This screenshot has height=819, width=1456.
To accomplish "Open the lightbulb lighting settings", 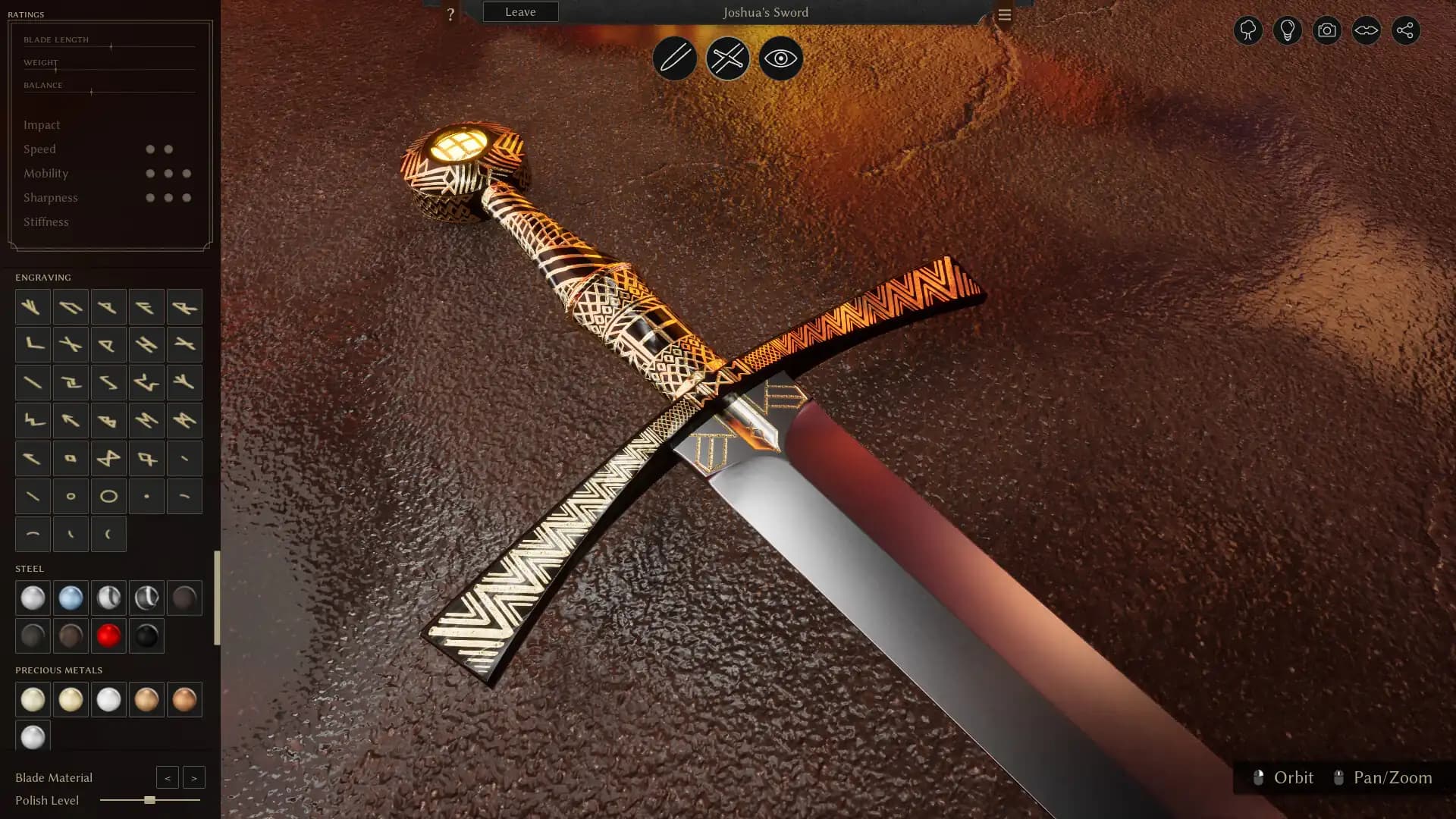I will click(1287, 30).
